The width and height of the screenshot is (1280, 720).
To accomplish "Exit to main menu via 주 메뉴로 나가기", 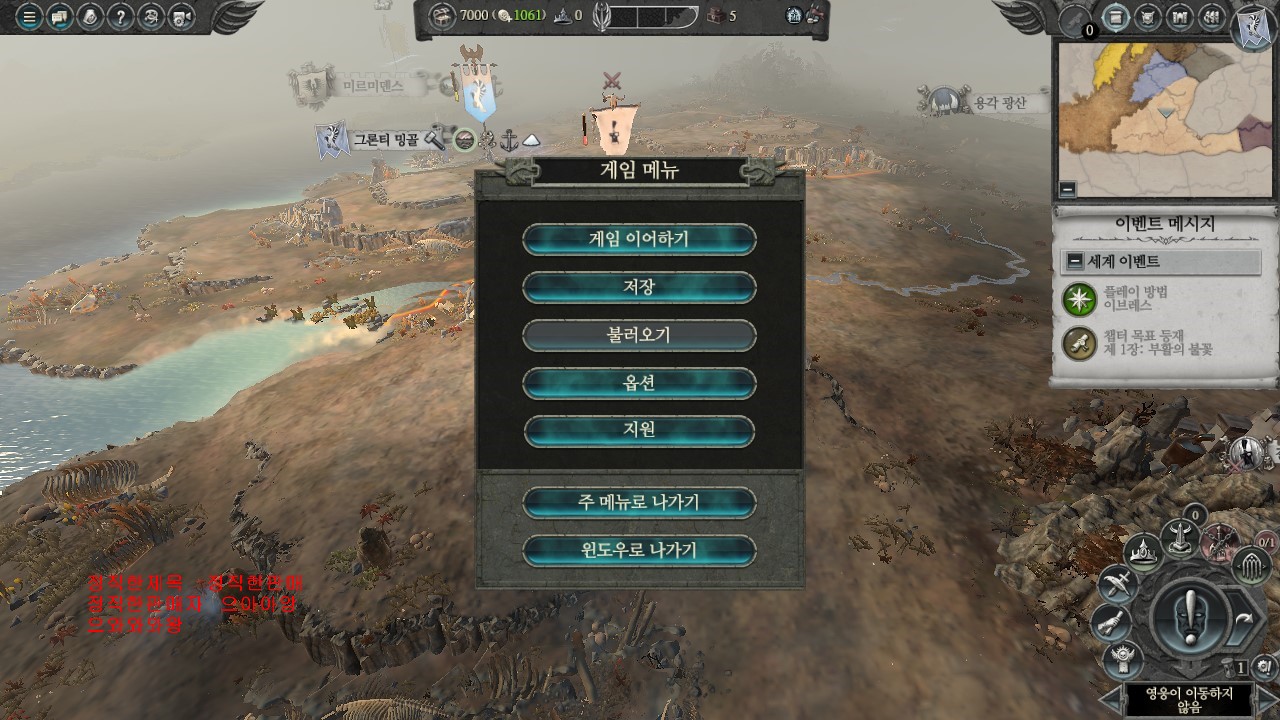I will [639, 502].
